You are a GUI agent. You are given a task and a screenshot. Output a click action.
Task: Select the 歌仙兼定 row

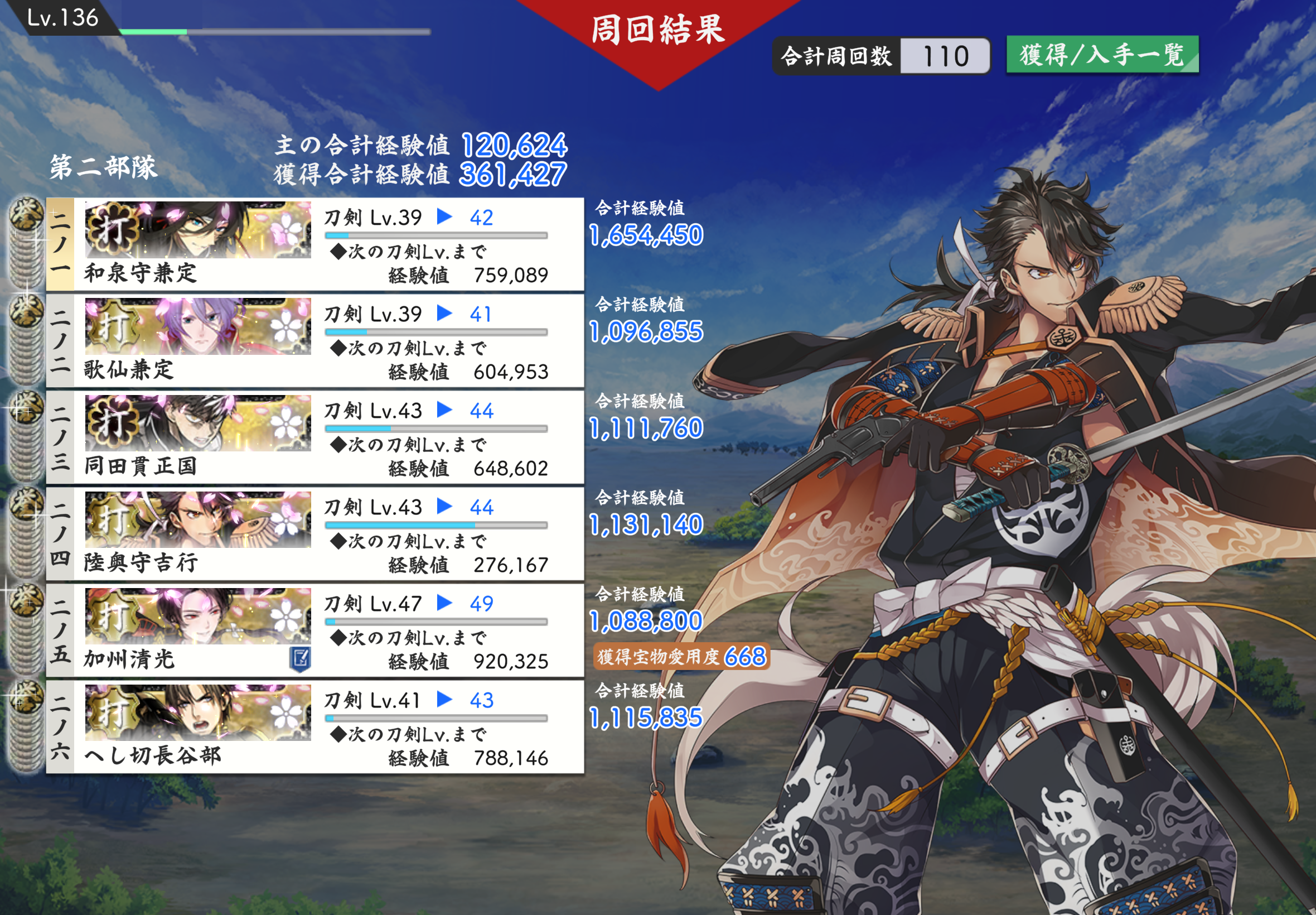coord(315,341)
